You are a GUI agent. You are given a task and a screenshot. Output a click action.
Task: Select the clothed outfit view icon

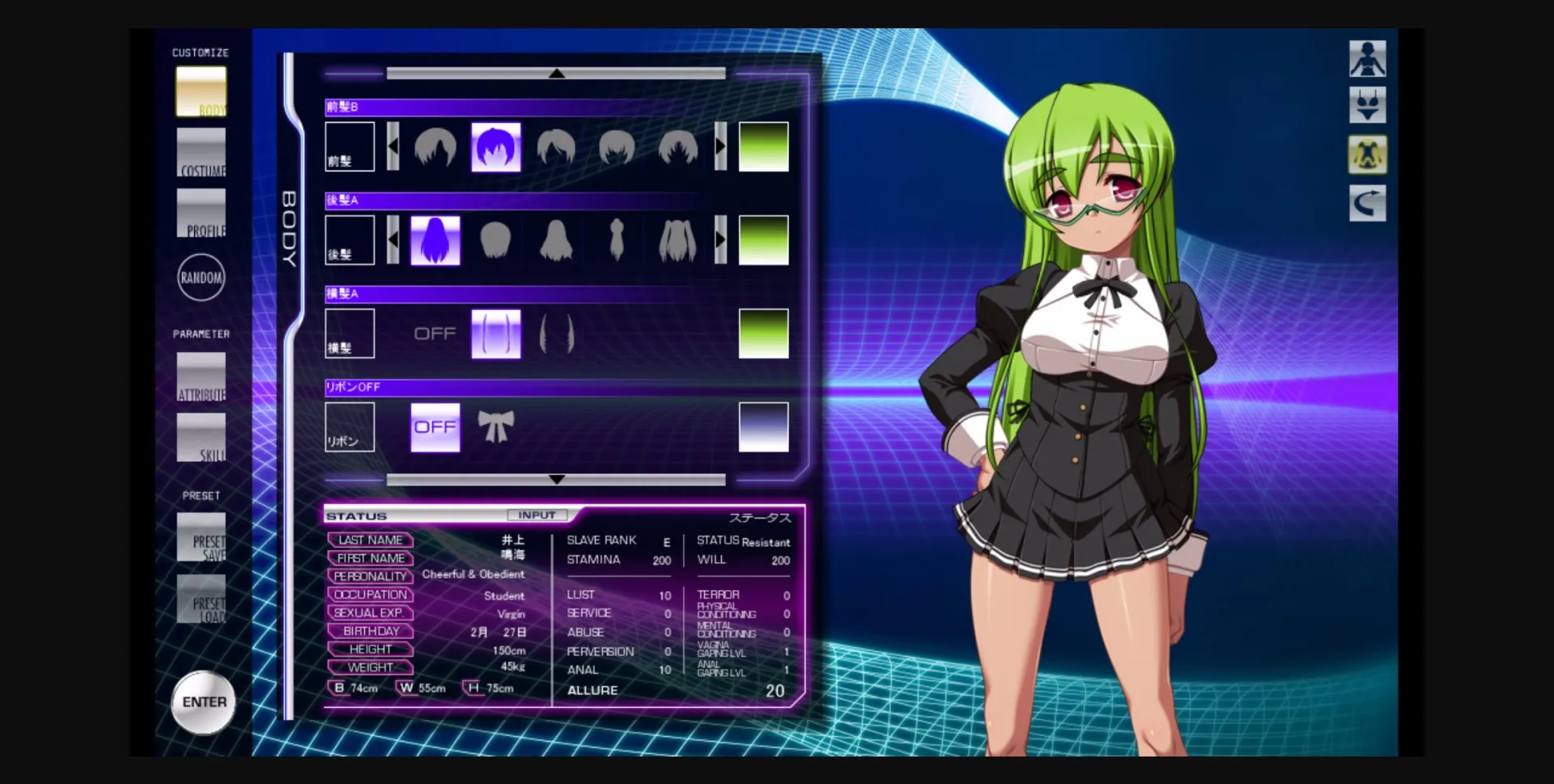[1366, 155]
